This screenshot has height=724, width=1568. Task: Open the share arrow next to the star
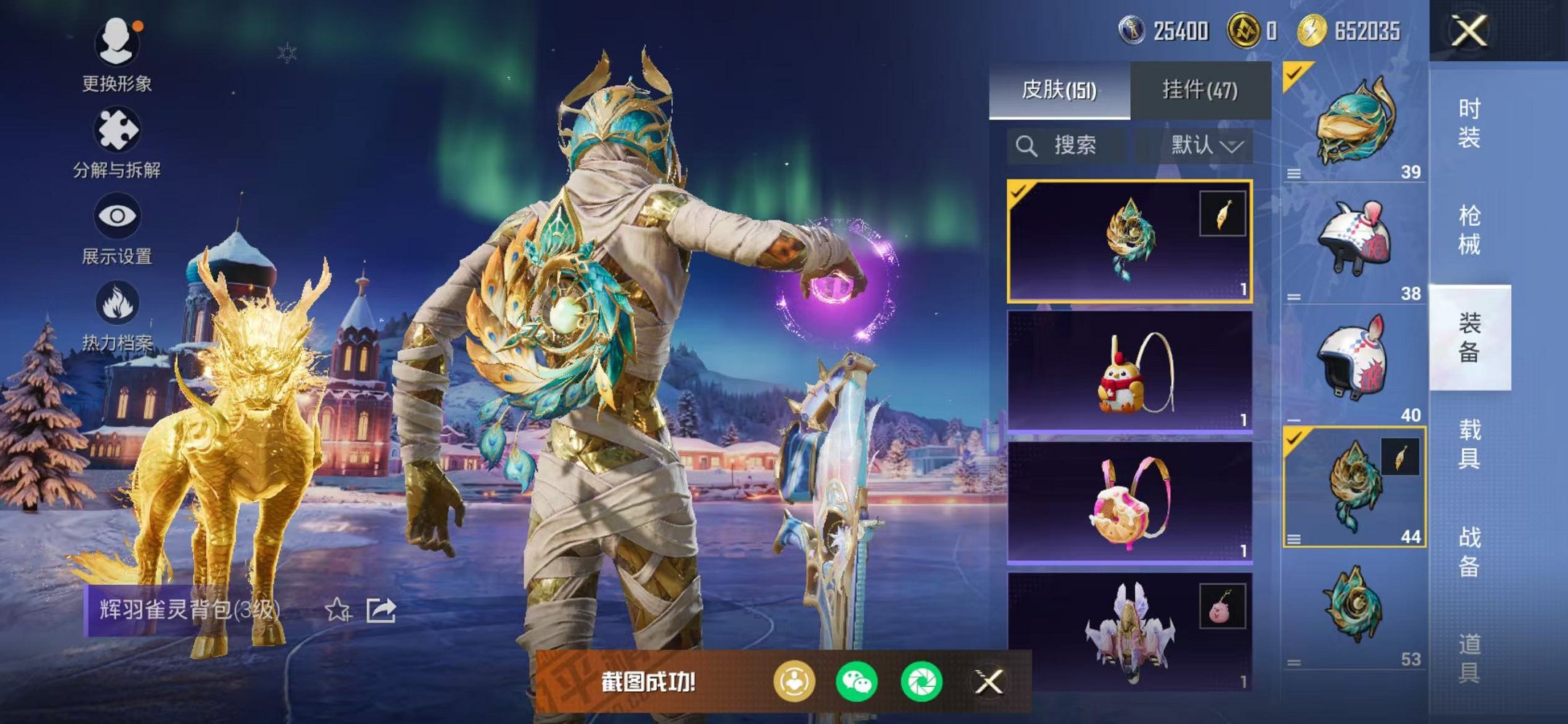pos(380,612)
